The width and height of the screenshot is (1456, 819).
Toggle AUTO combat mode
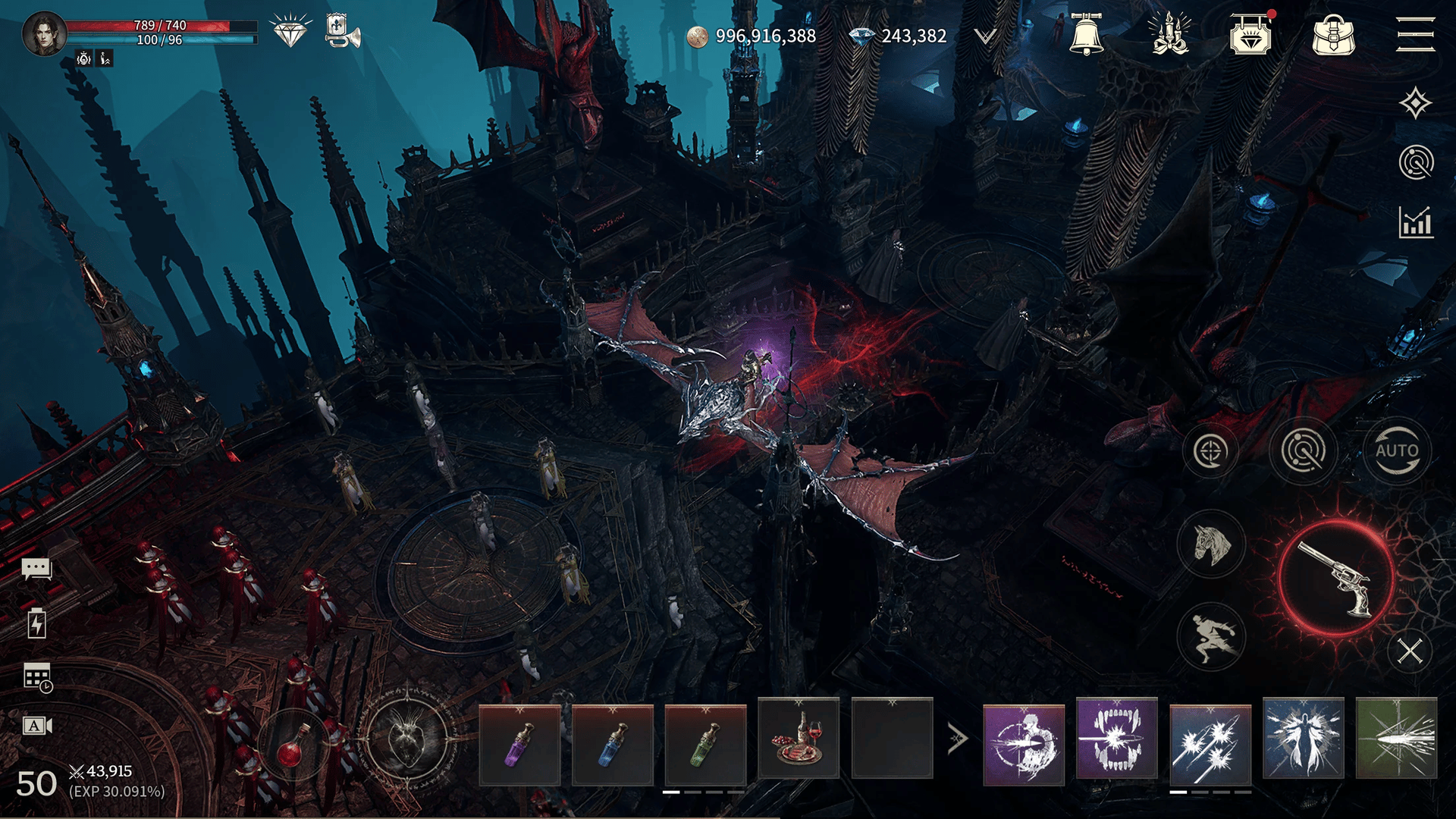pyautogui.click(x=1397, y=450)
